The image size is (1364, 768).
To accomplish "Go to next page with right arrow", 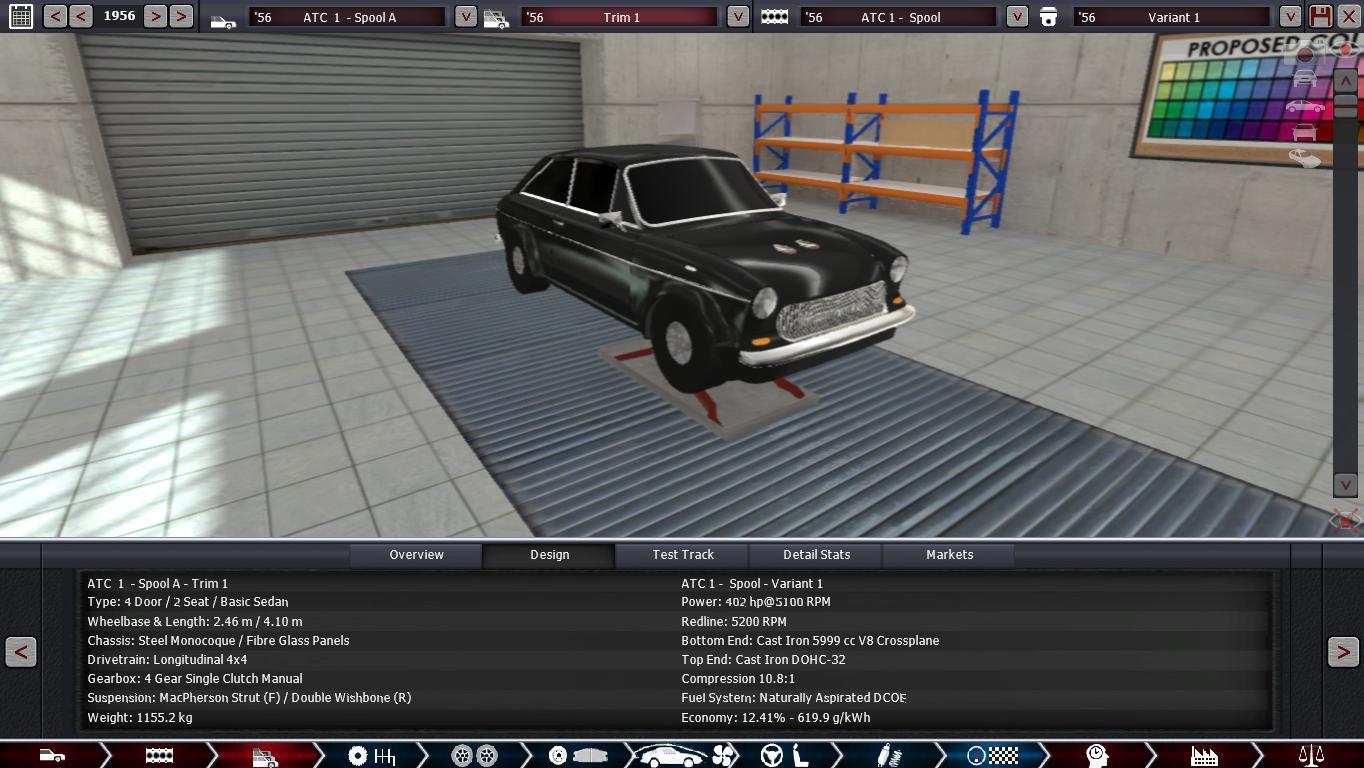I will coord(1342,652).
